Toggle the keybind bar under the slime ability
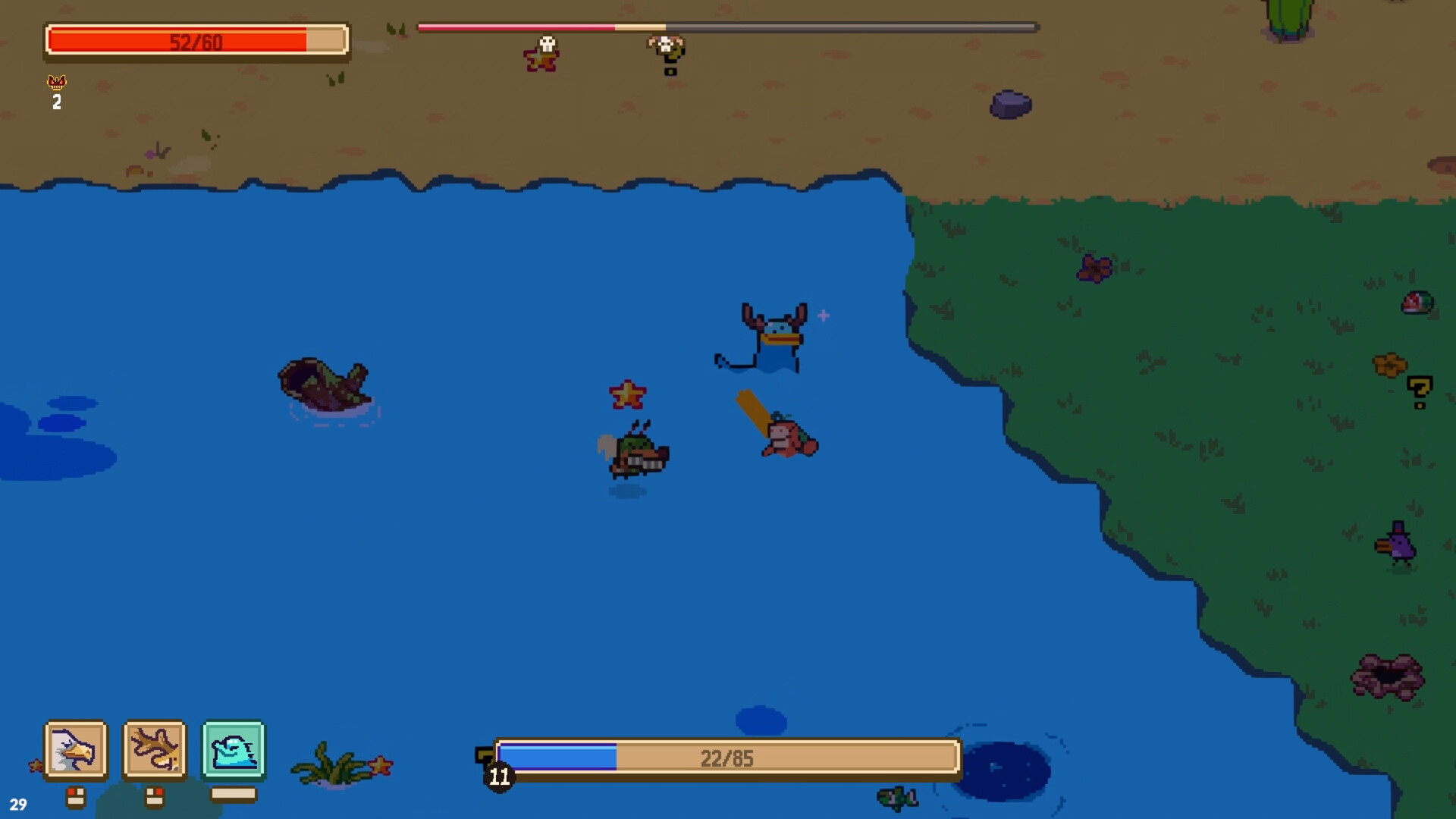 click(232, 793)
